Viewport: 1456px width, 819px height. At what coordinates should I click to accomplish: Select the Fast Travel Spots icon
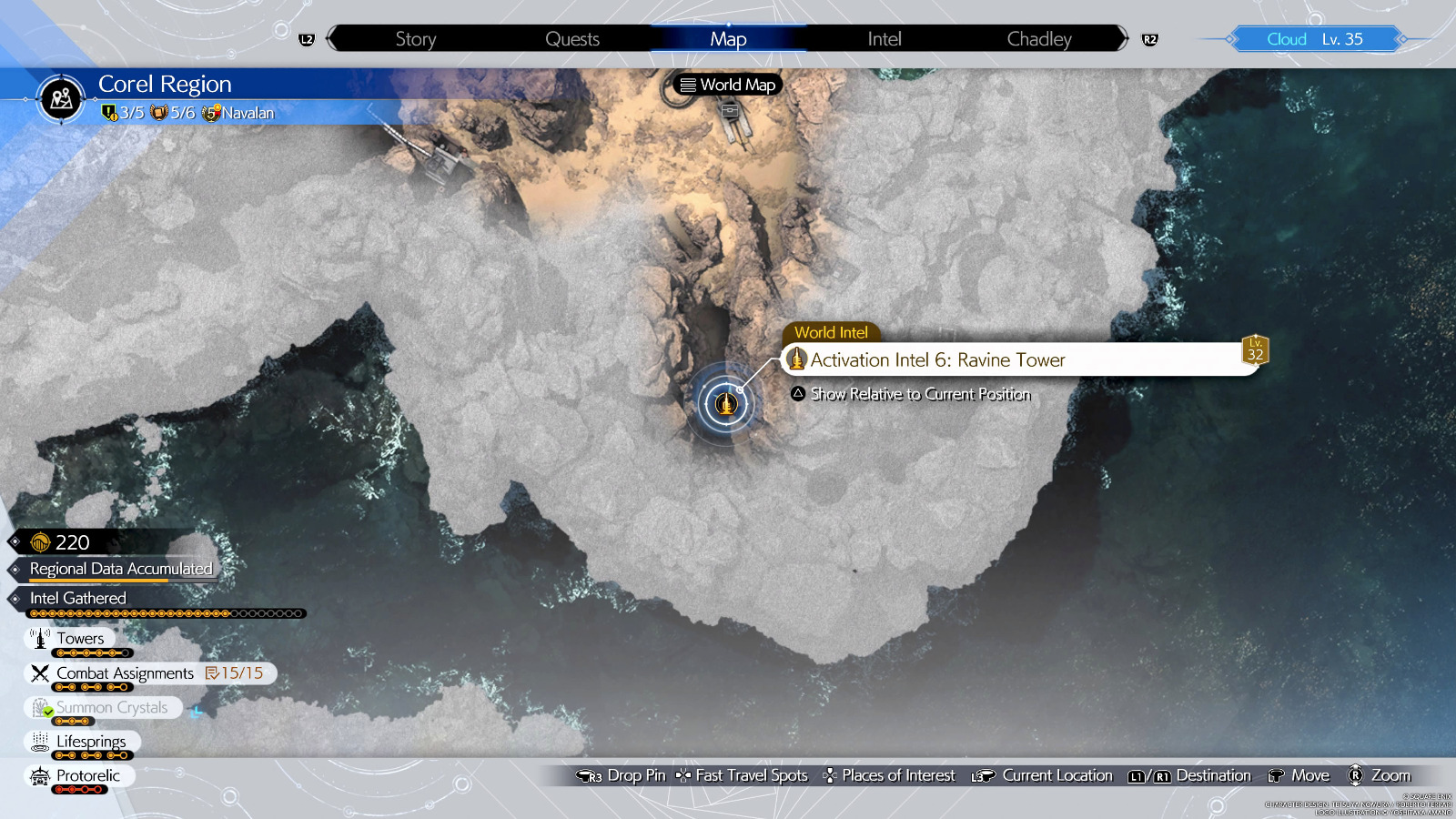pyautogui.click(x=682, y=775)
